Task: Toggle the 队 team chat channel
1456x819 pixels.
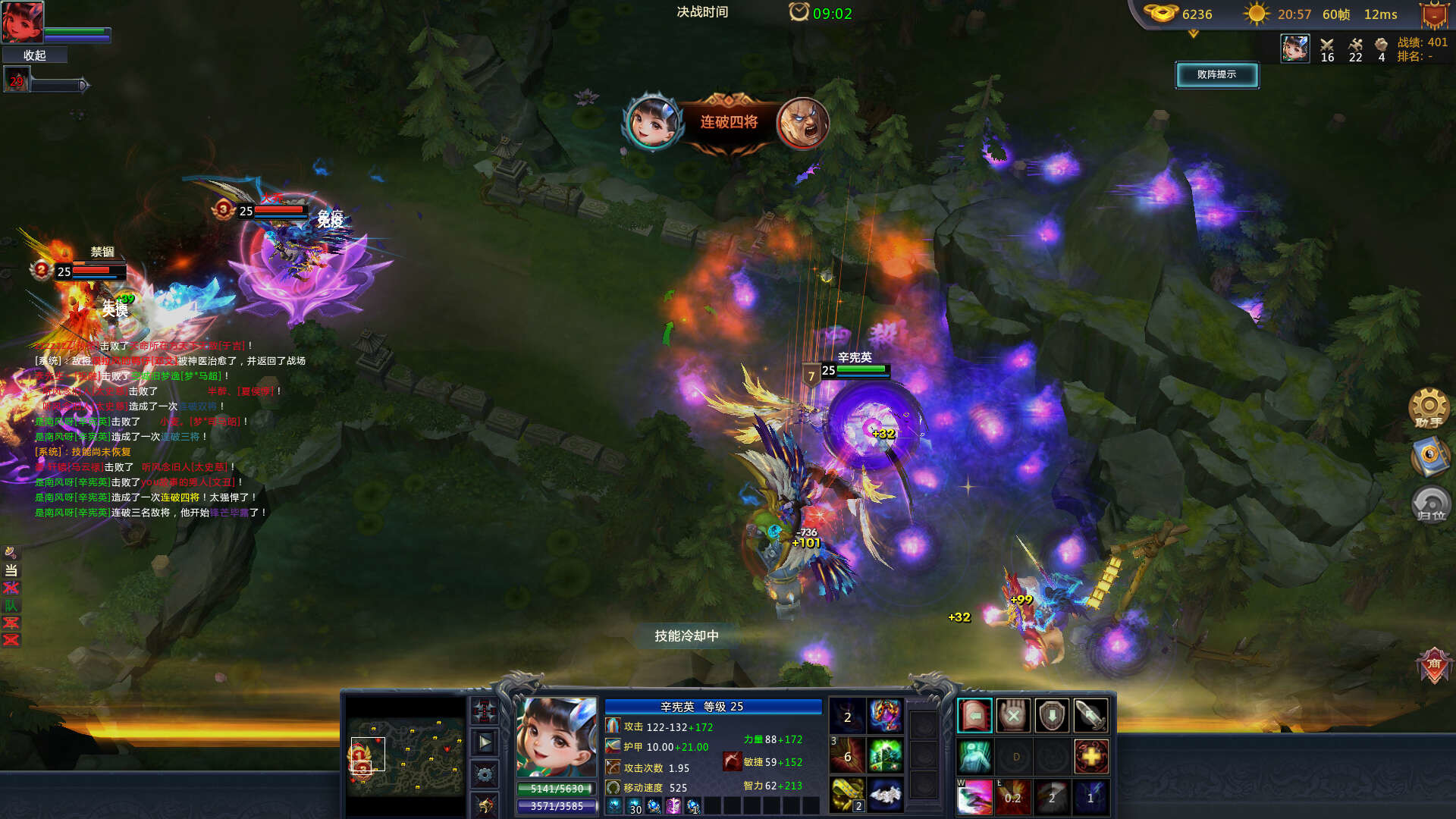Action: (11, 606)
